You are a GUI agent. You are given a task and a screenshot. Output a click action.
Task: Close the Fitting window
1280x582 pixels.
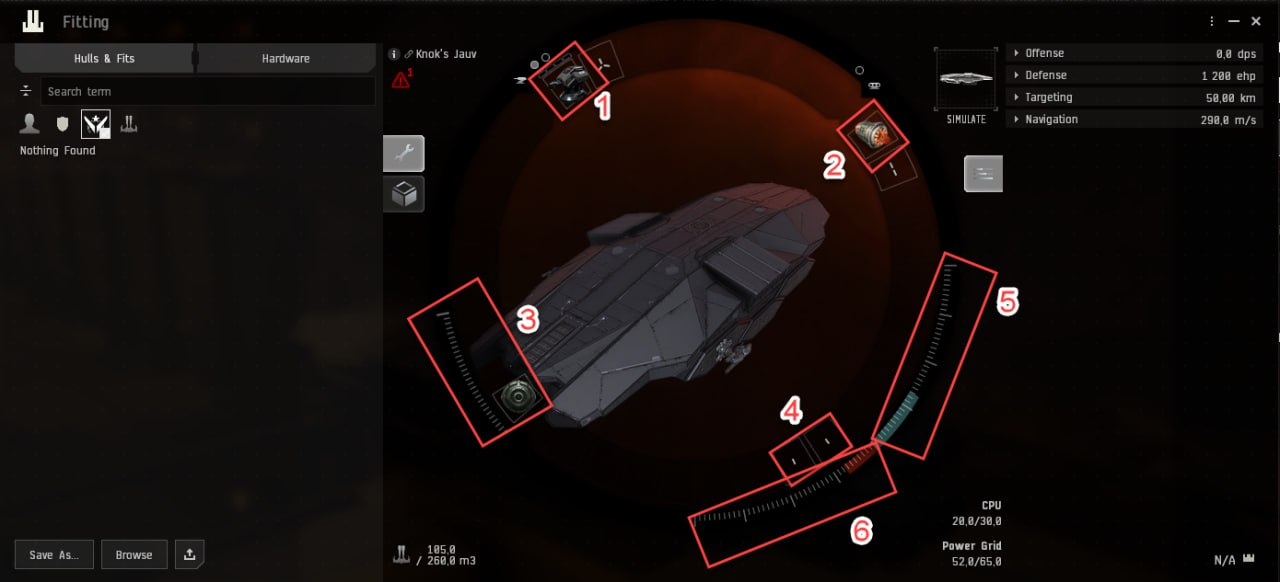pos(1256,21)
